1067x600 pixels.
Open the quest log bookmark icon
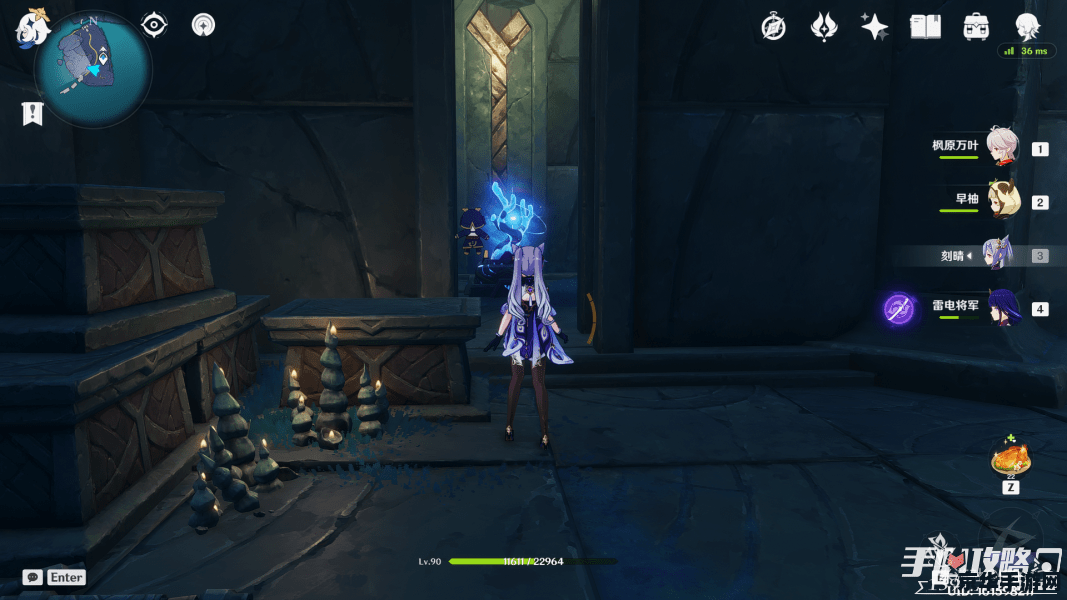coord(32,114)
